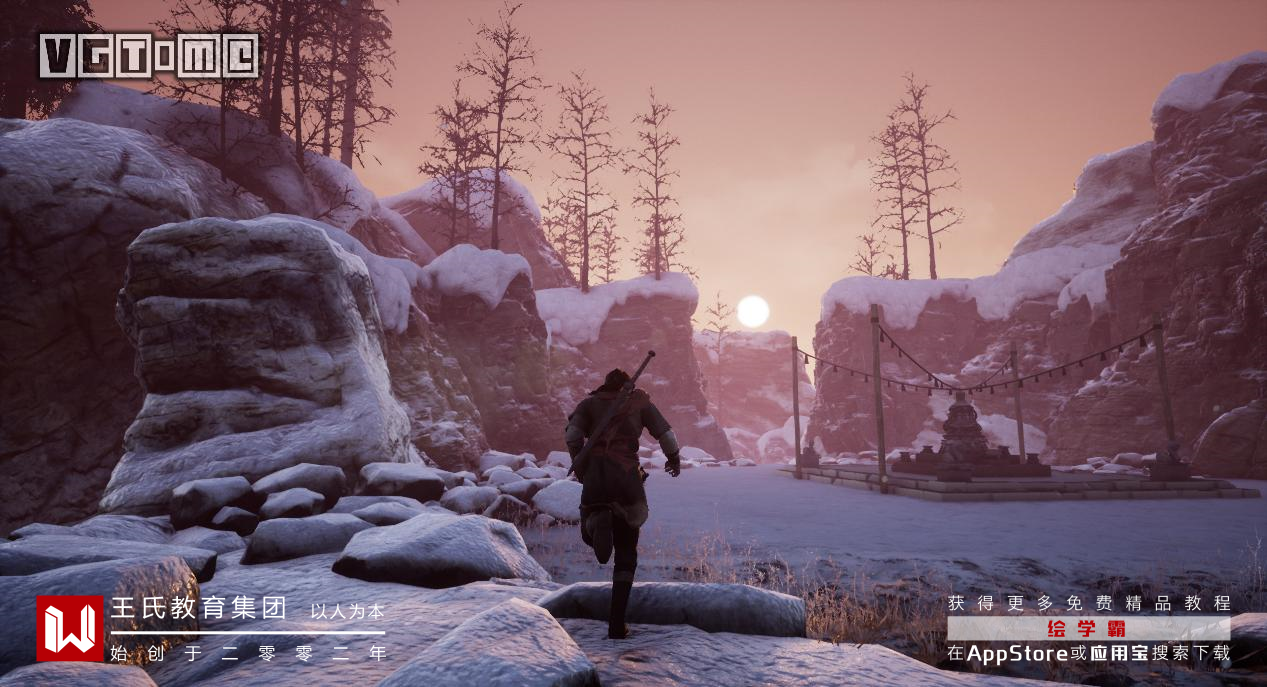Click the red 王氏教育集团 logo icon
The height and width of the screenshot is (687, 1267).
tap(70, 629)
